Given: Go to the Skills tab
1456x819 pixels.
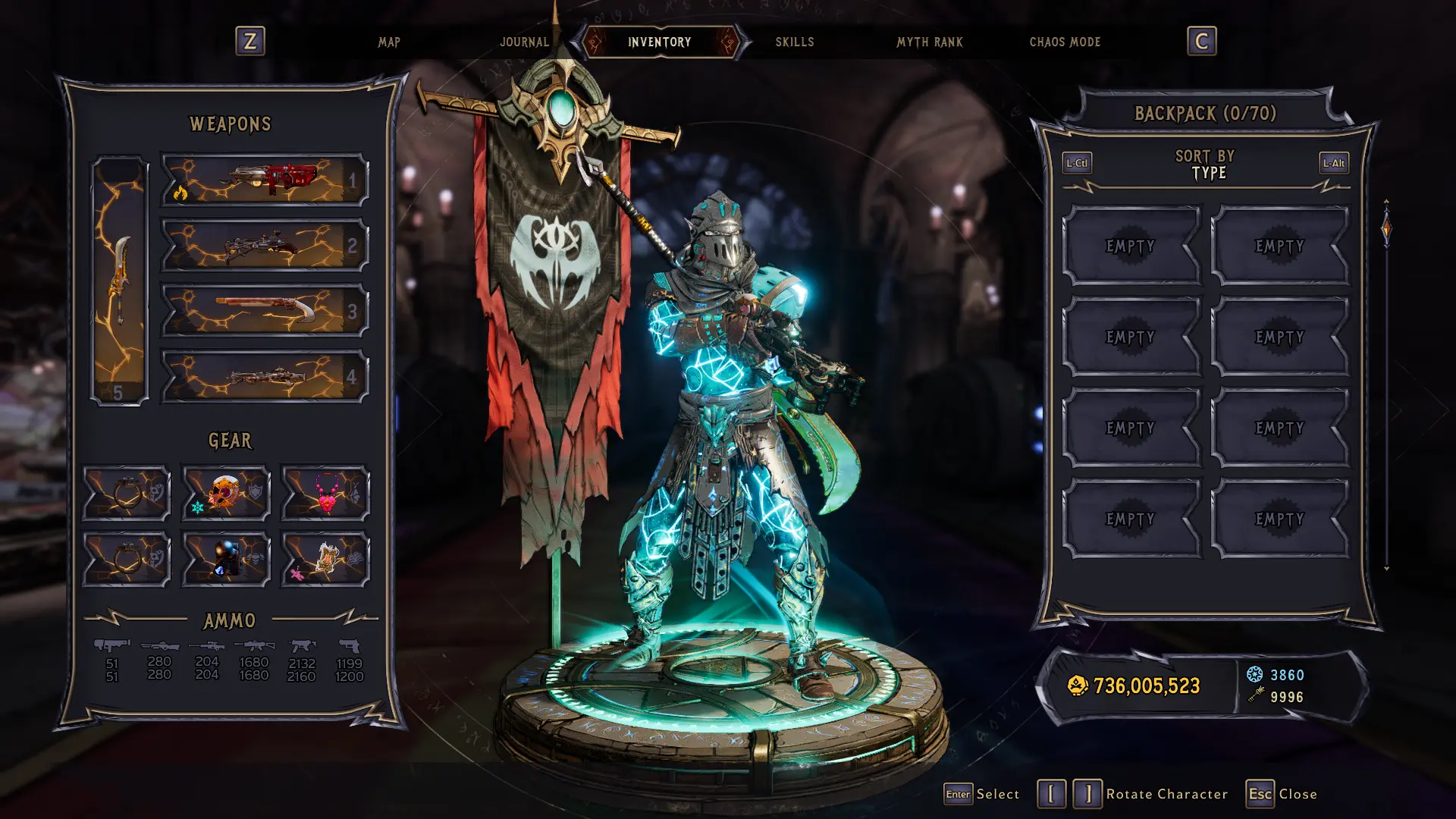Looking at the screenshot, I should [794, 42].
